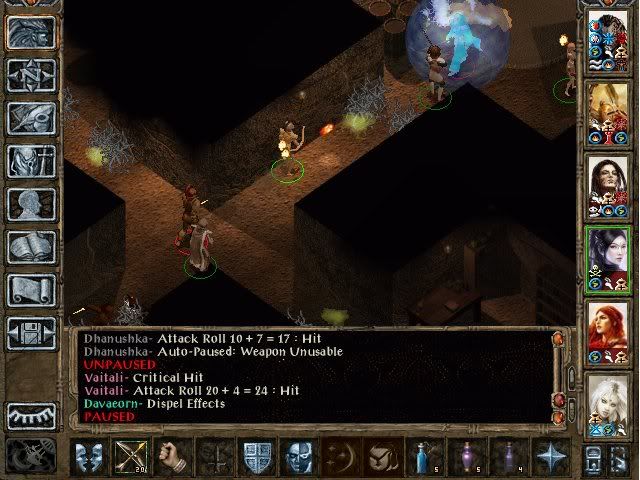Select the white-haired character portrait

(608, 403)
